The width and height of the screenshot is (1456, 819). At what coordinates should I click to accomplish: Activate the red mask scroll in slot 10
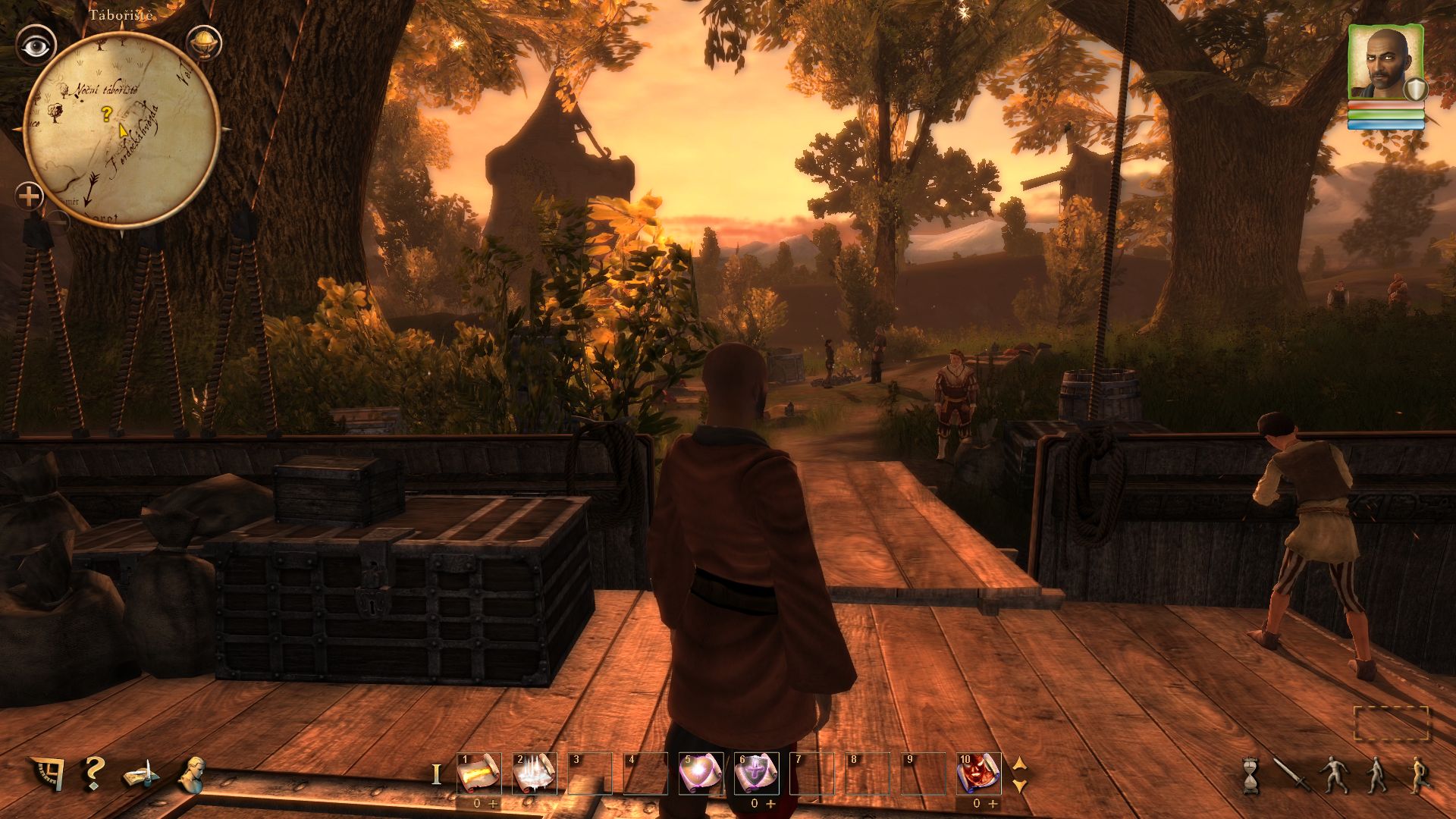pyautogui.click(x=979, y=773)
